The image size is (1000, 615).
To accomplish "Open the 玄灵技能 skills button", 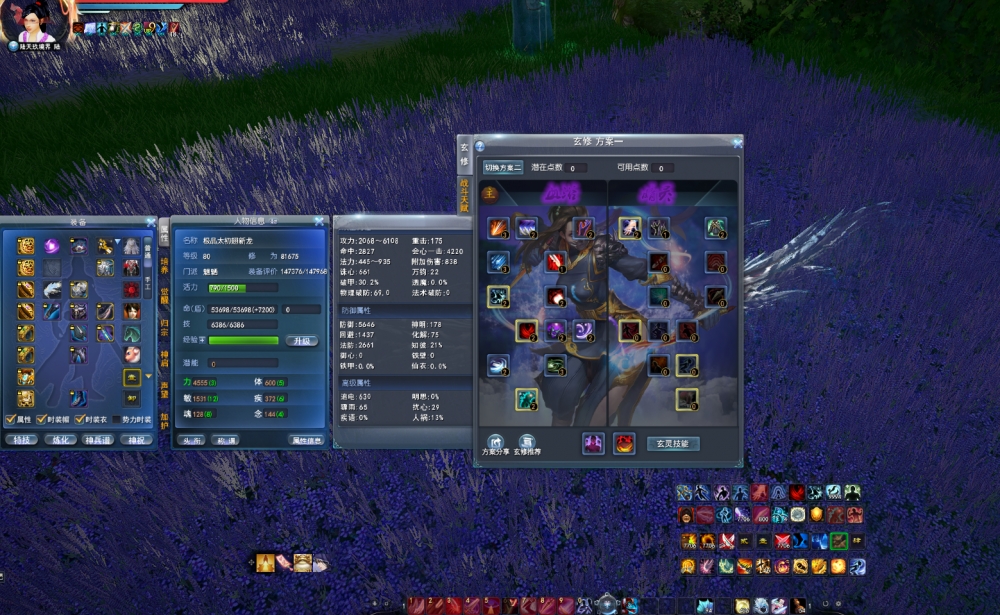I will (x=672, y=443).
